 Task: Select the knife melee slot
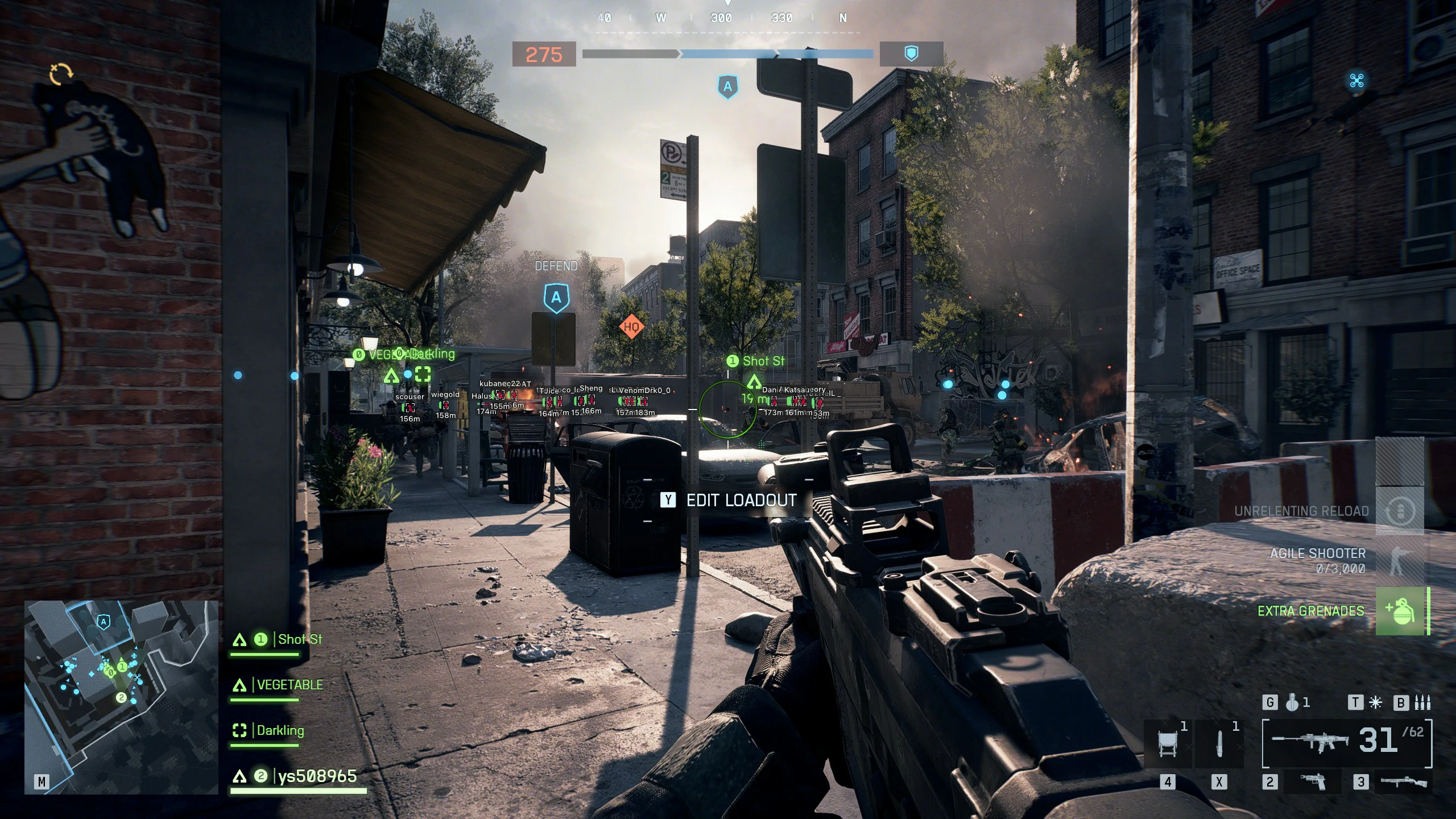(1219, 744)
